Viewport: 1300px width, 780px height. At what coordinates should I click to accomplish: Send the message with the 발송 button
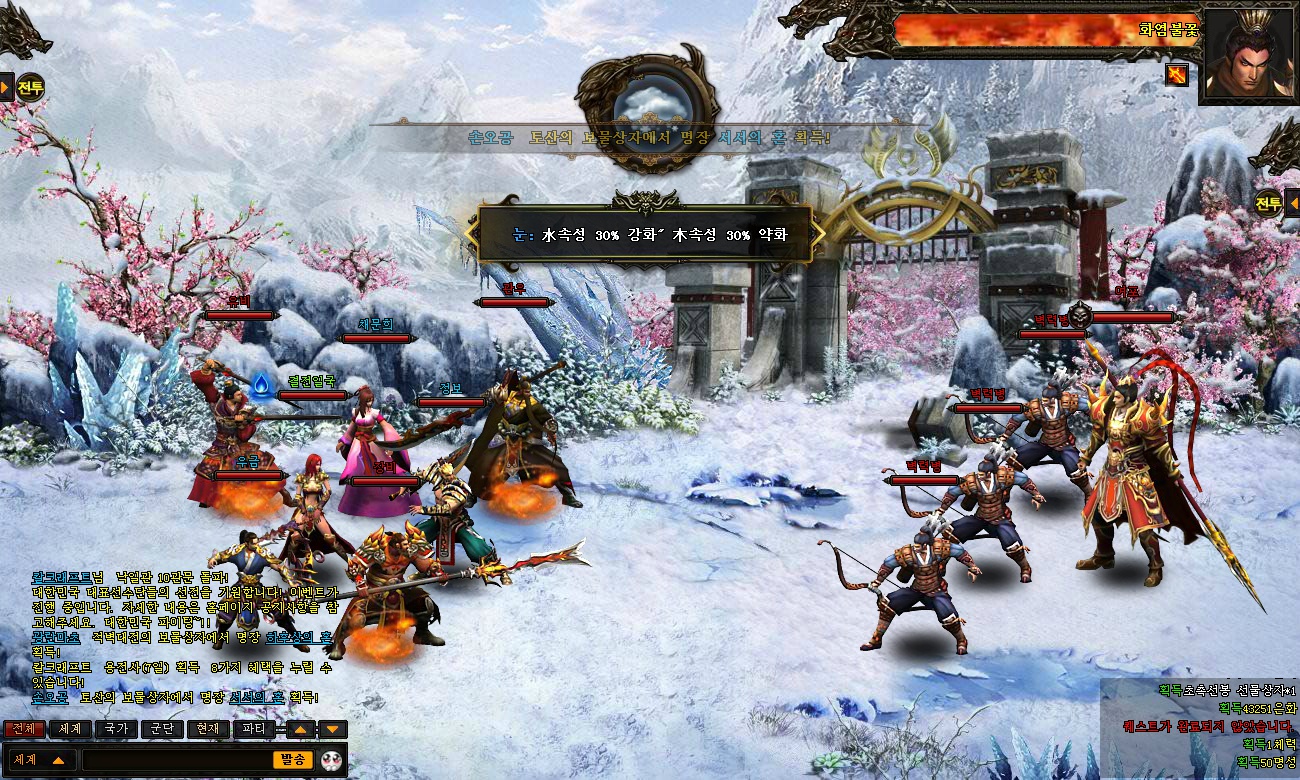pos(294,760)
